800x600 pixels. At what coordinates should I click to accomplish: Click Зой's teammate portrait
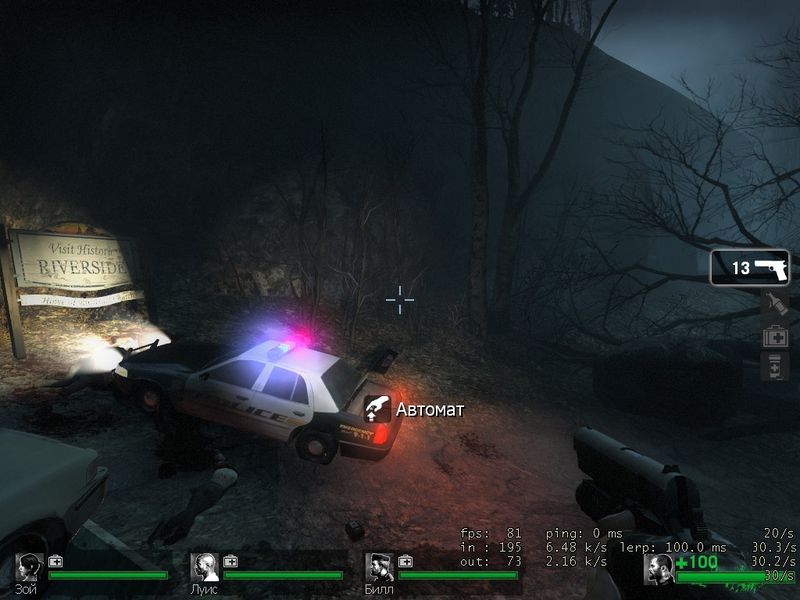point(29,568)
